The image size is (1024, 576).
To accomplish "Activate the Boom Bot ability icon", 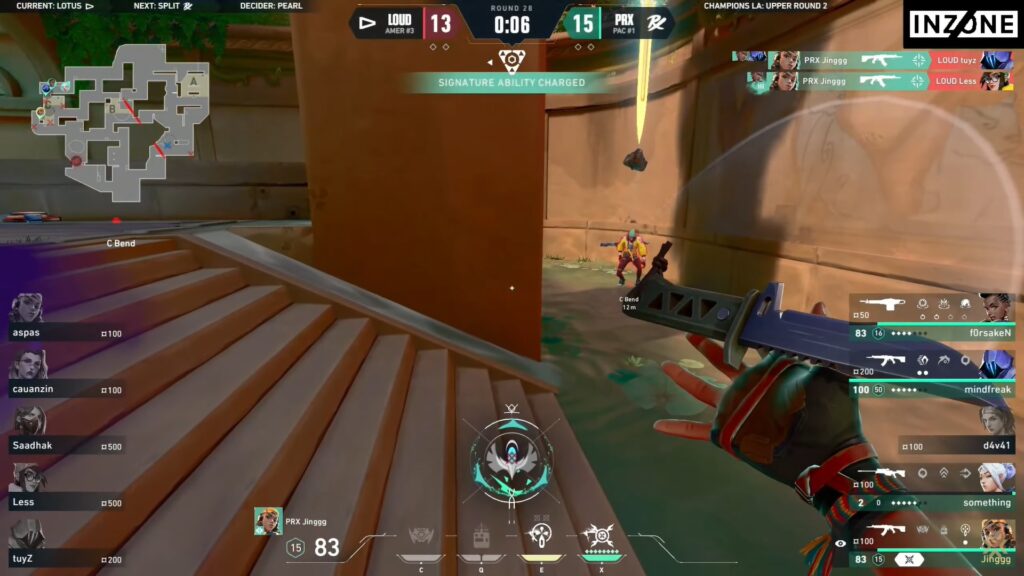I will pyautogui.click(x=420, y=540).
